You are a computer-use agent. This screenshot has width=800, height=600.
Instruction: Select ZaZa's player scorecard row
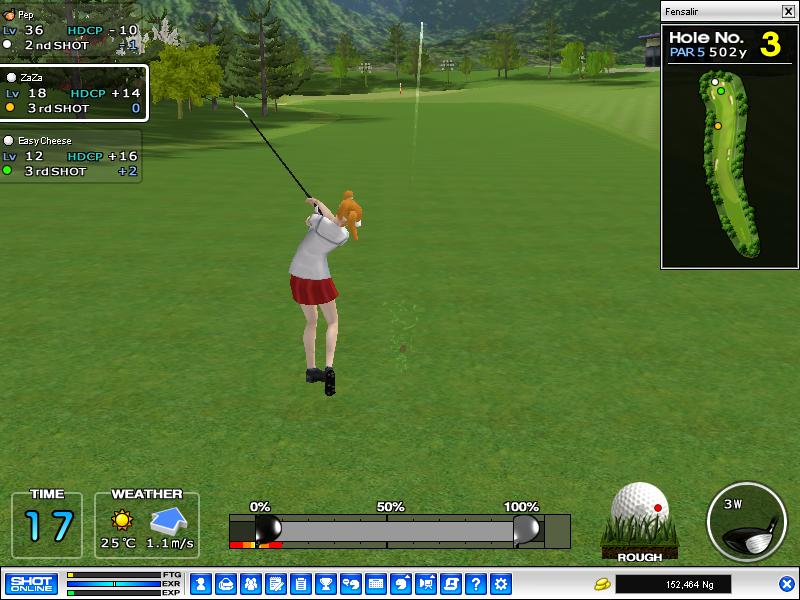73,93
